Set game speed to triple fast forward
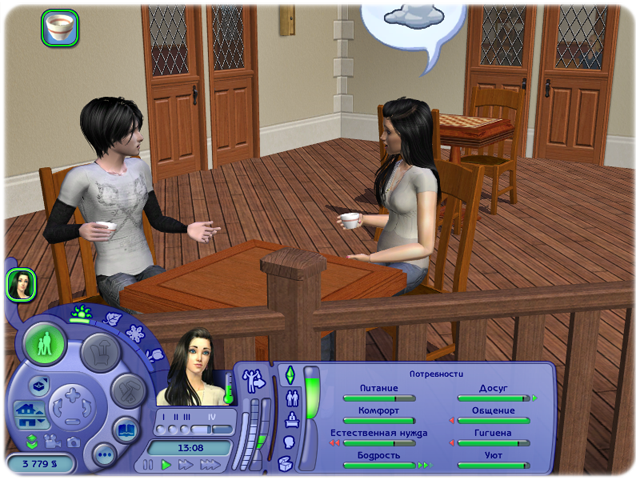 210,465
